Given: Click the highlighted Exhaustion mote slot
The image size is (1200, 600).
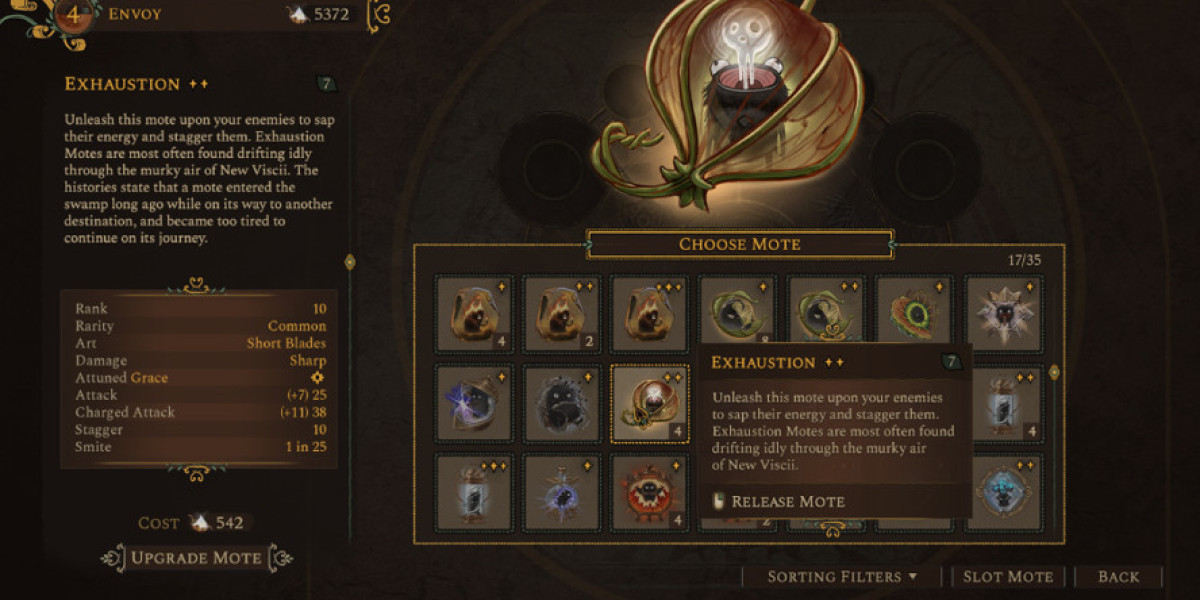Looking at the screenshot, I should click(650, 403).
